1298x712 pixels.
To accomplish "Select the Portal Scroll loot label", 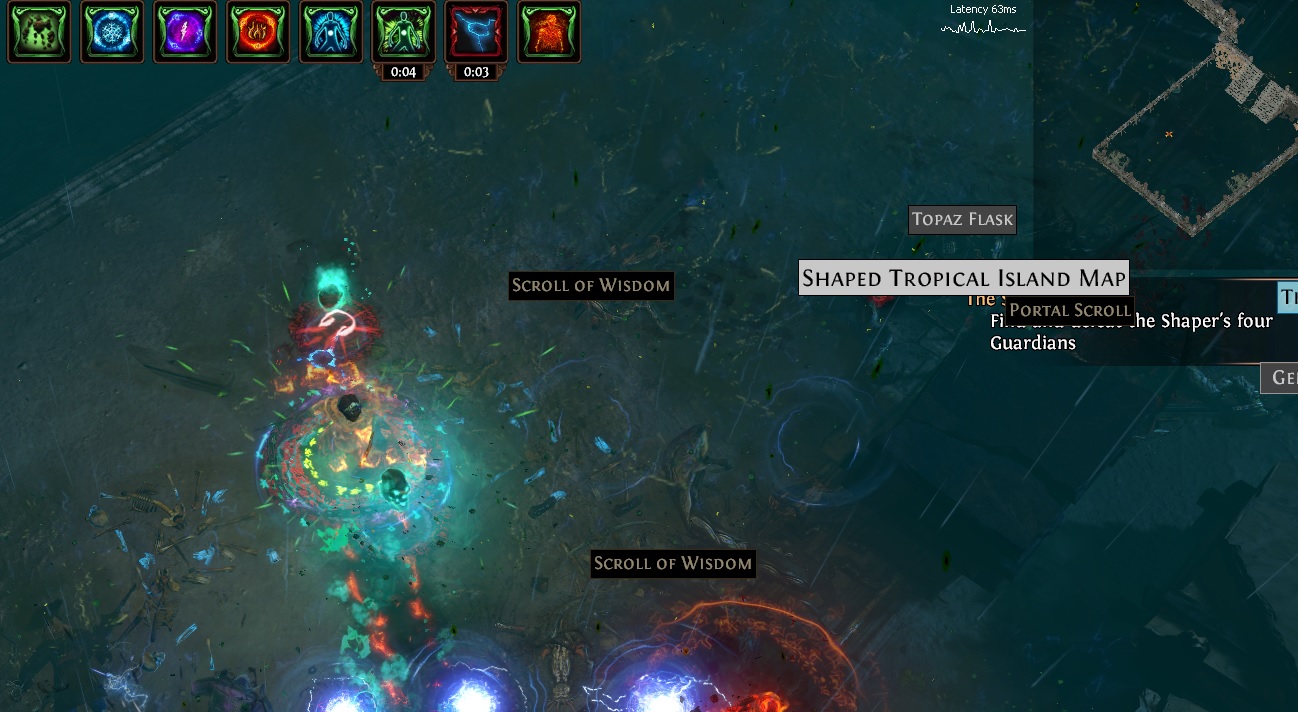I will (x=1070, y=310).
